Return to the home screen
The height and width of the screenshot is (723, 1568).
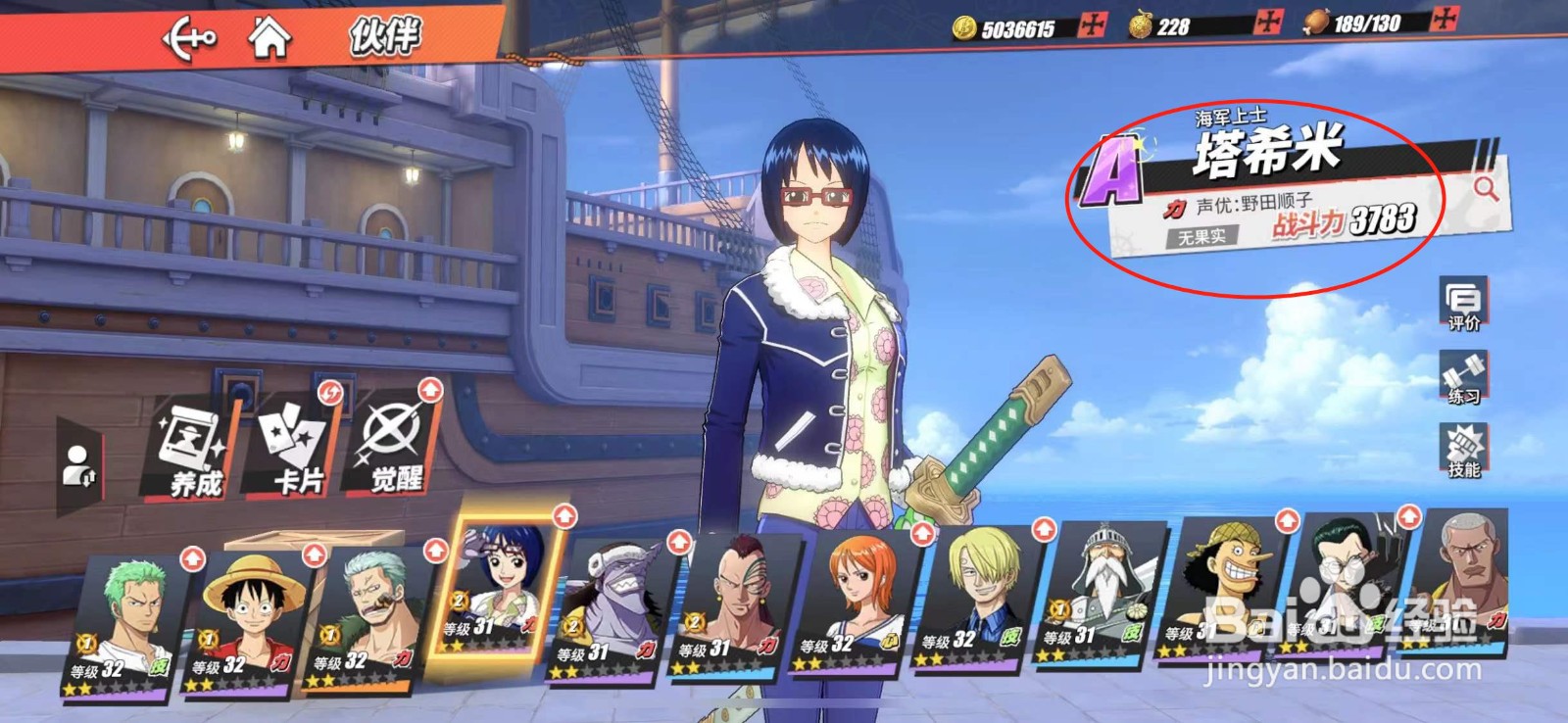click(x=269, y=39)
